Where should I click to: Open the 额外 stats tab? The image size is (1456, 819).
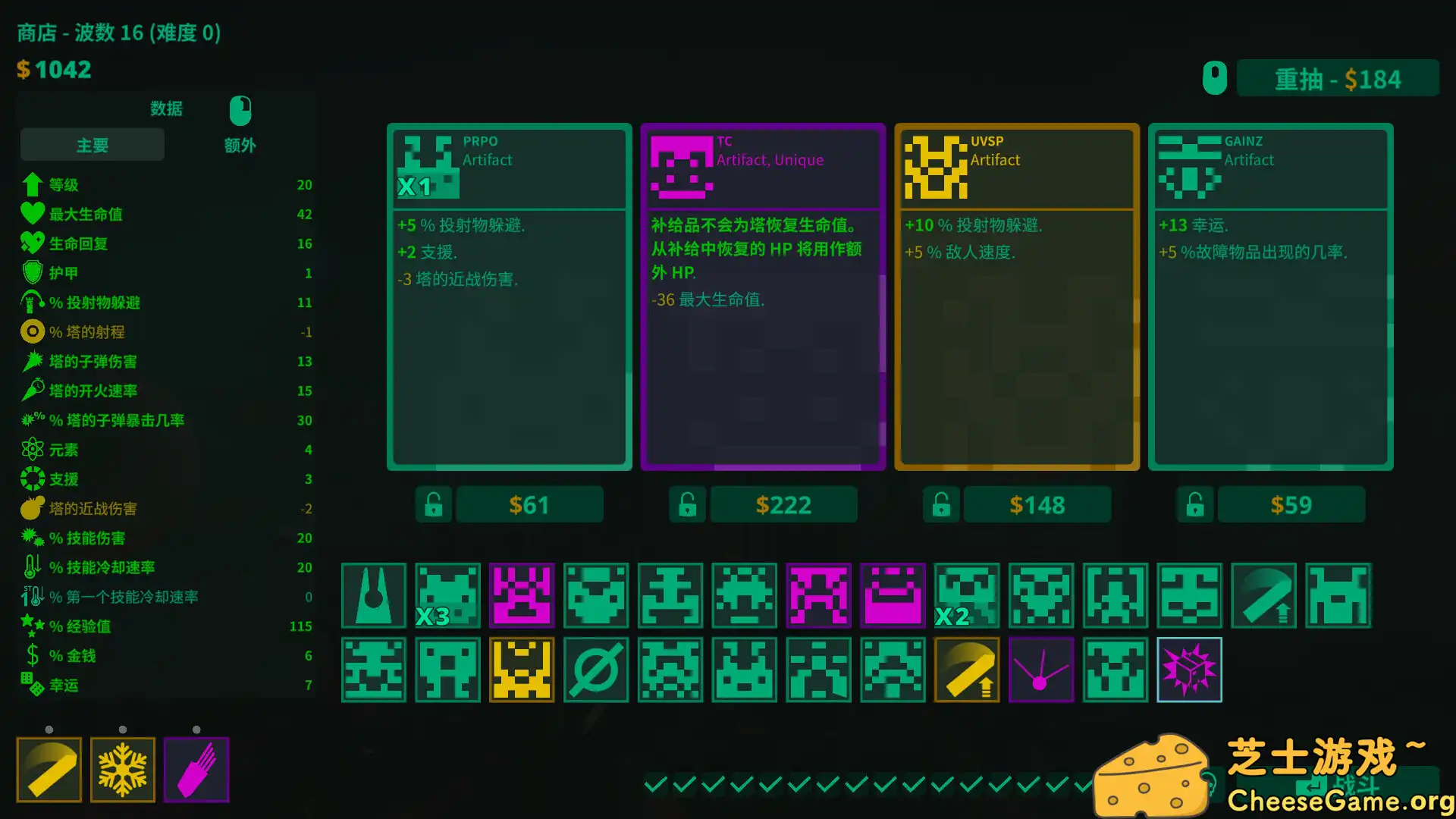[240, 145]
